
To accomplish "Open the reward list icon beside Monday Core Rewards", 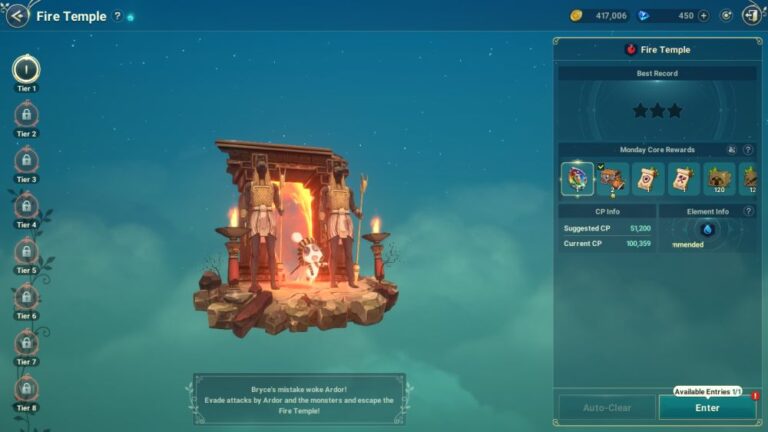I will click(731, 150).
